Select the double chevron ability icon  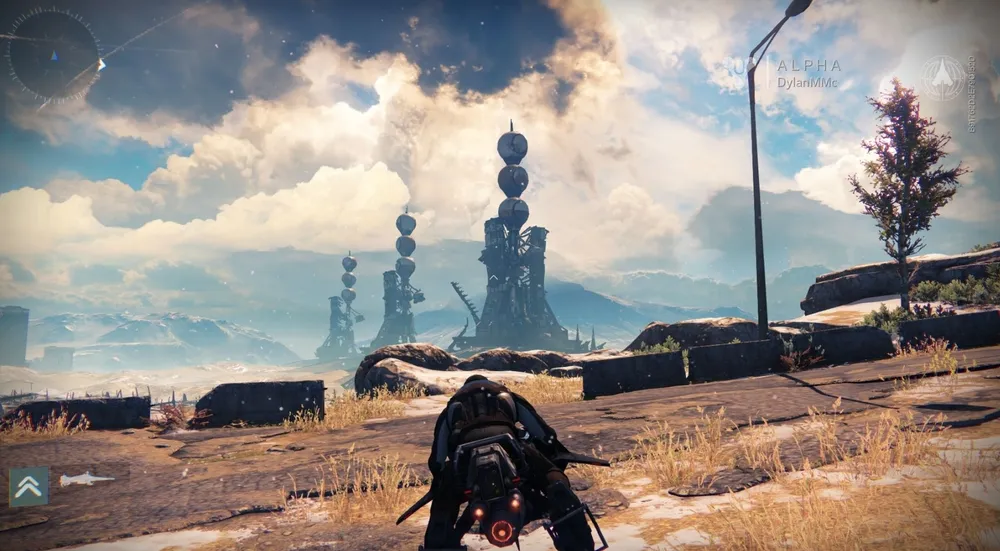coord(29,487)
